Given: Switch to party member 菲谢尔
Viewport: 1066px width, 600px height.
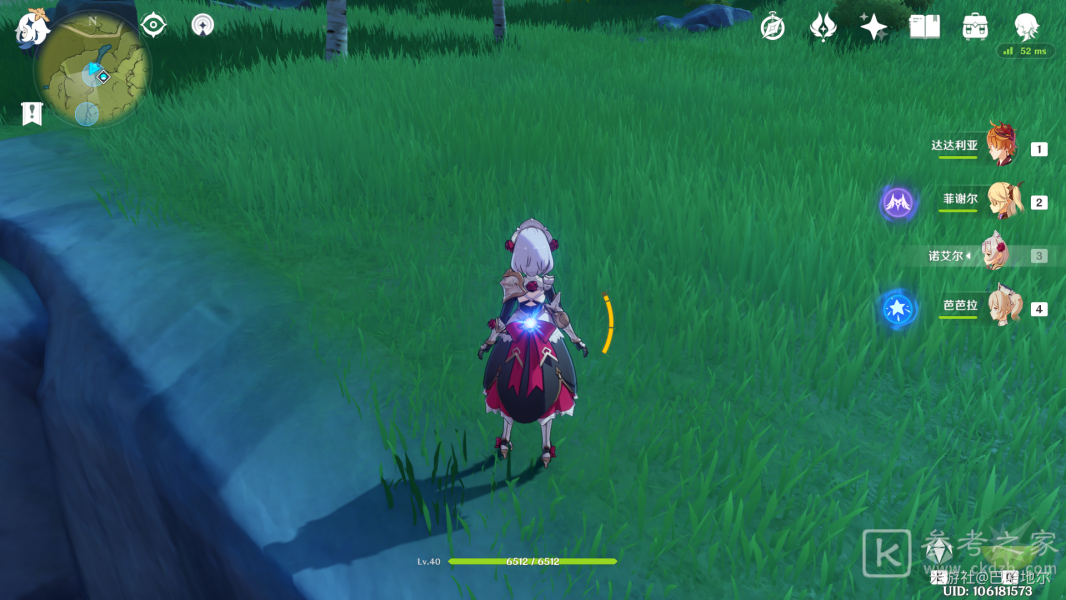Looking at the screenshot, I should tap(1000, 200).
